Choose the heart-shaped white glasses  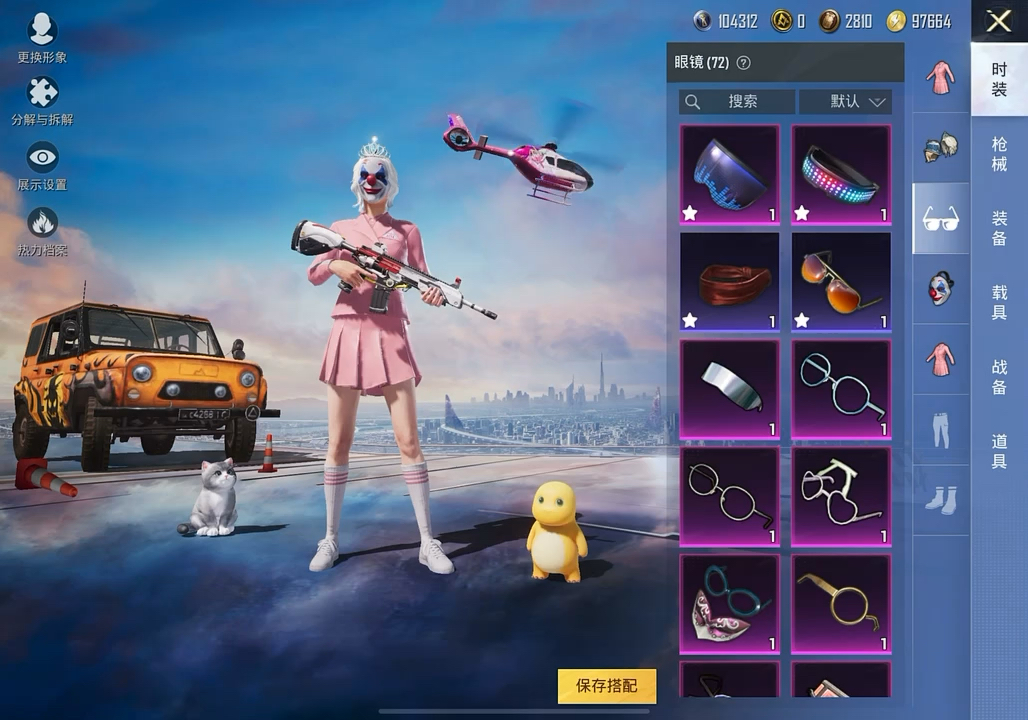coord(841,497)
